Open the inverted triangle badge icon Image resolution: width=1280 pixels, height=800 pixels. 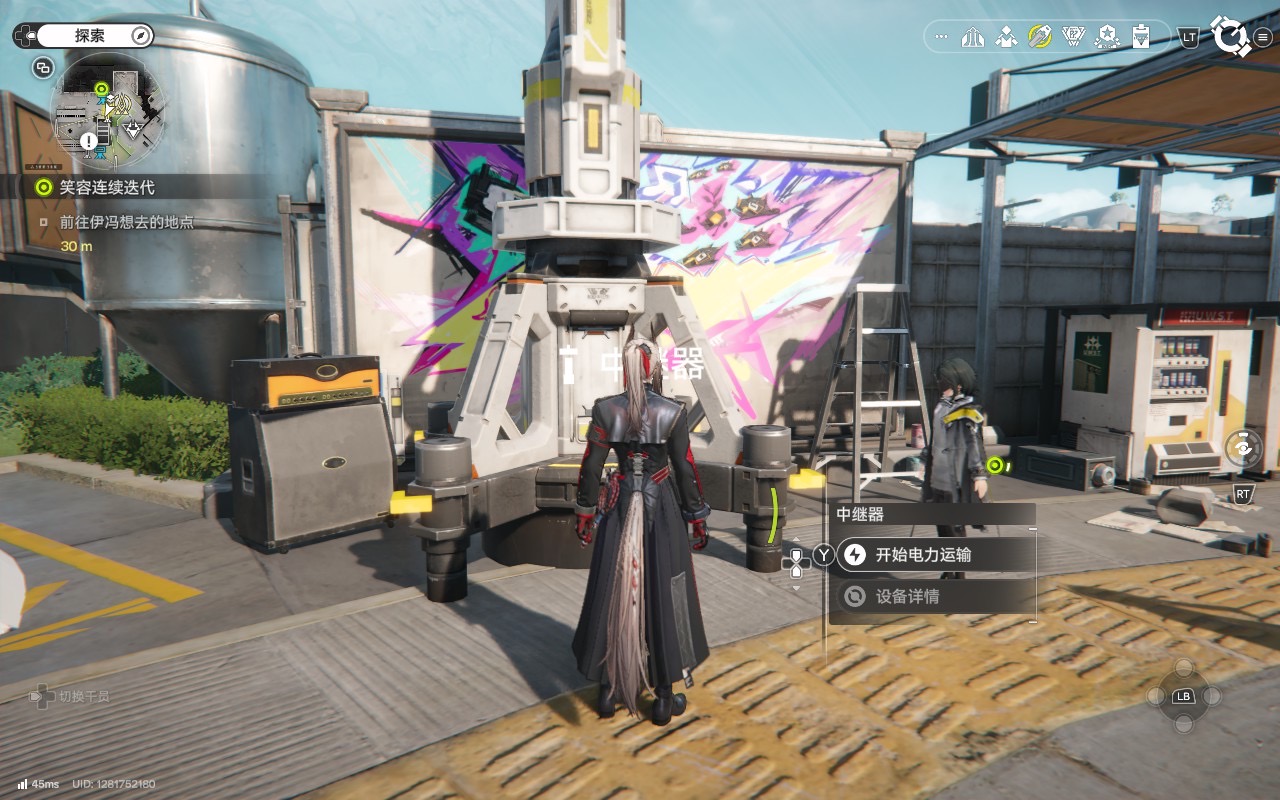pyautogui.click(x=1073, y=37)
